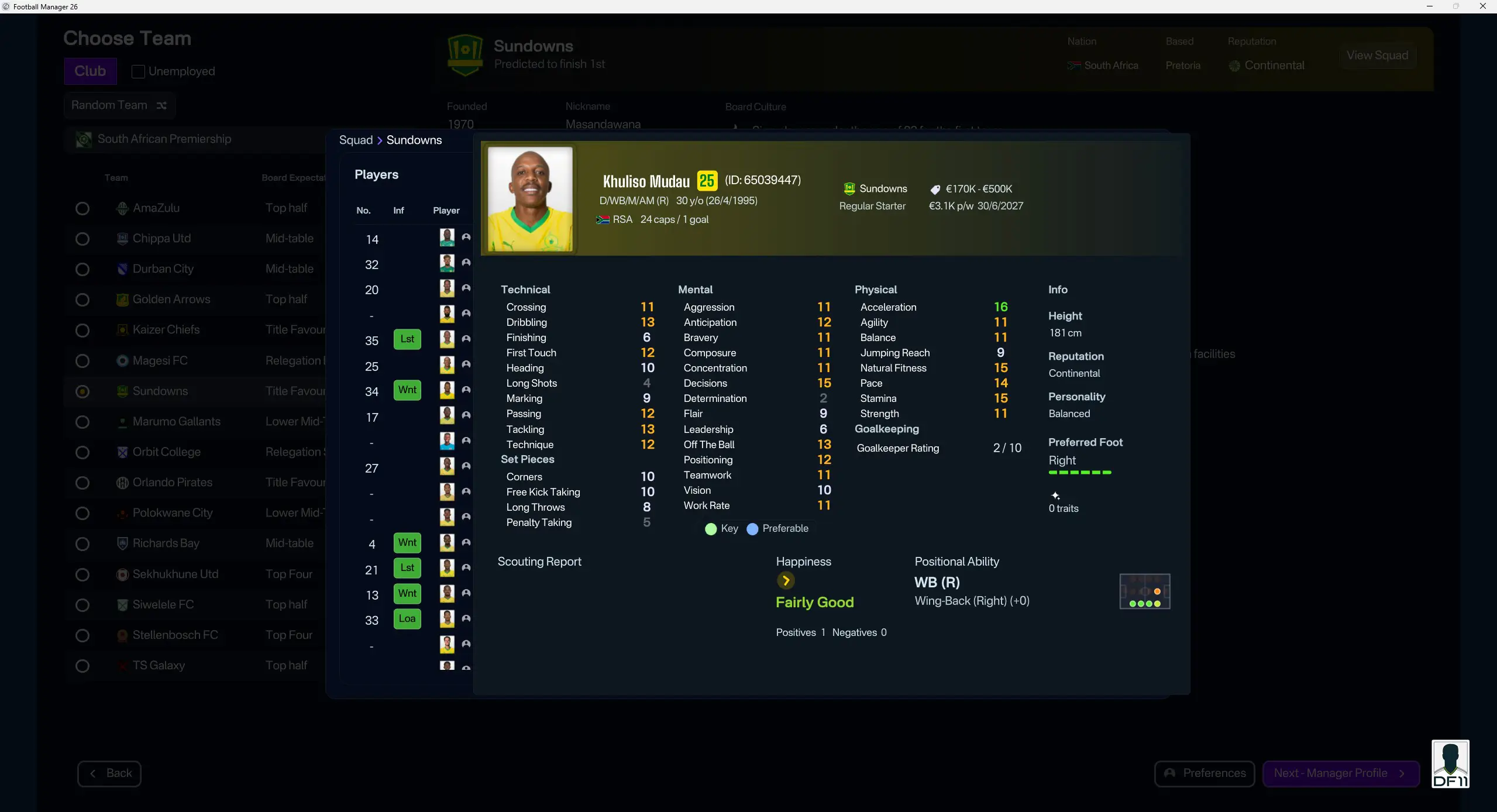Viewport: 1497px width, 812px height.
Task: Click the Kaizer Chiefs club badge
Action: tap(122, 329)
